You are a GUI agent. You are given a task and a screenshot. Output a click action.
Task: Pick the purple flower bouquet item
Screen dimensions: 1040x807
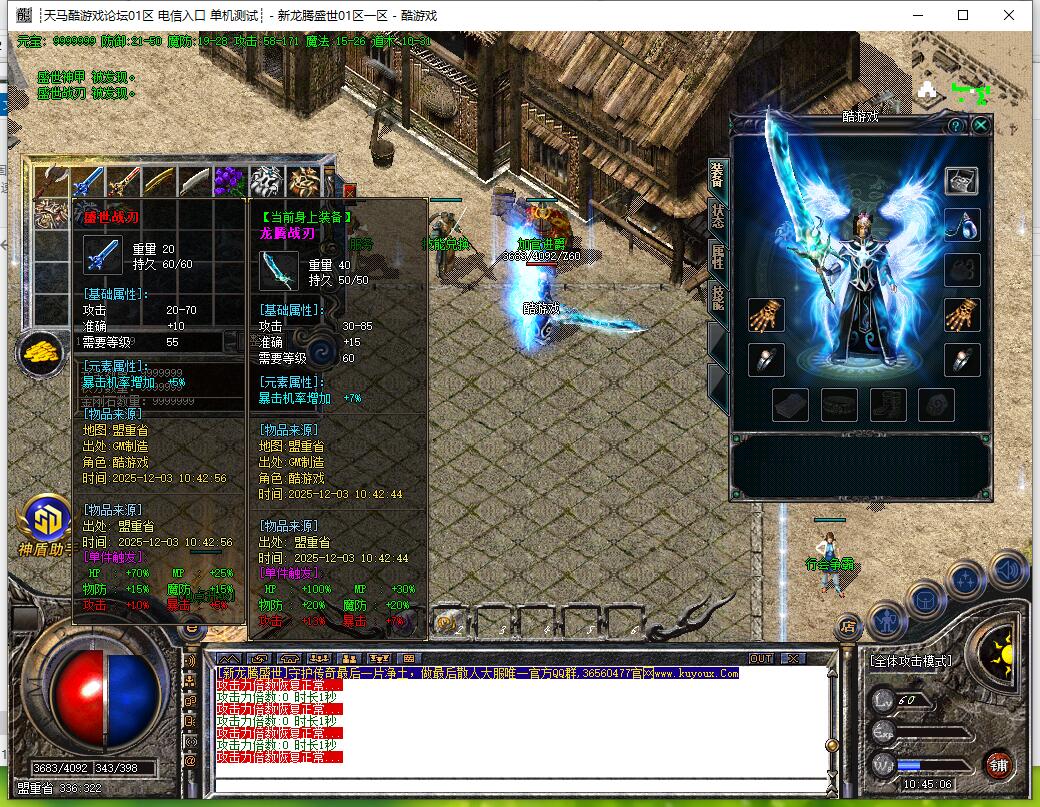(230, 182)
